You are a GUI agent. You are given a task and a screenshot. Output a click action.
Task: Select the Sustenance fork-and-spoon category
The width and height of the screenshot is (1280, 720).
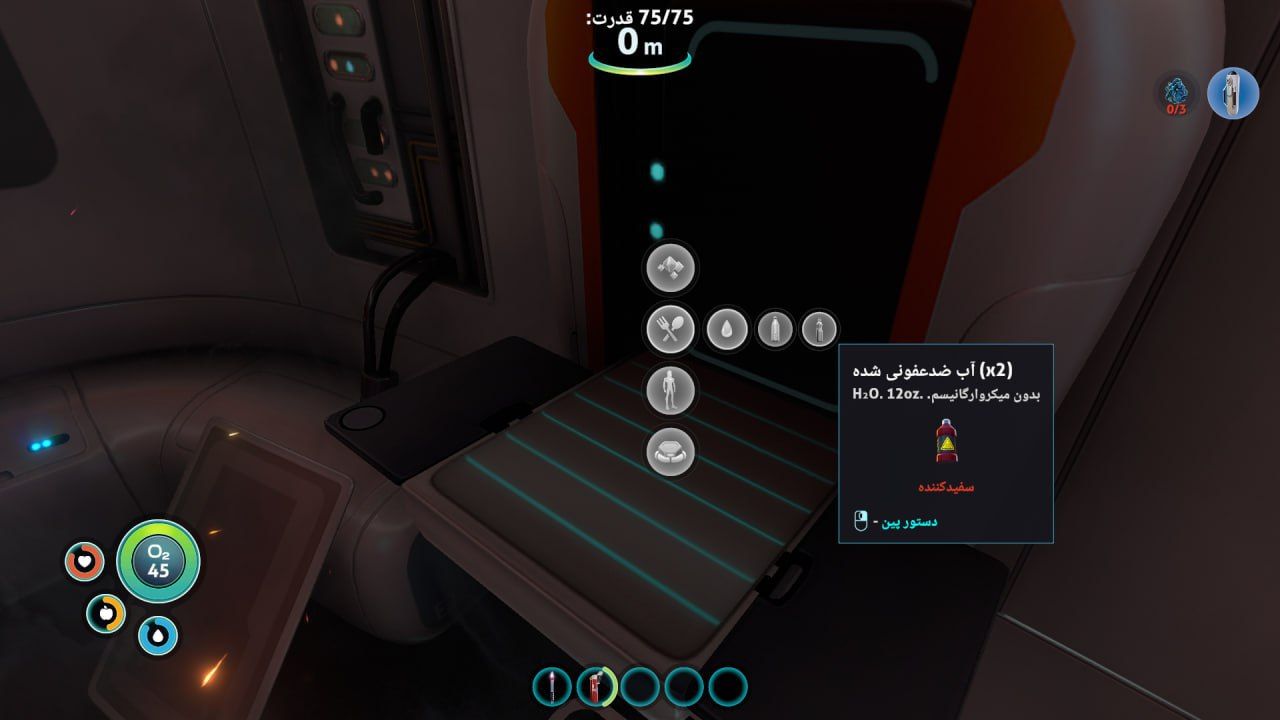click(670, 328)
